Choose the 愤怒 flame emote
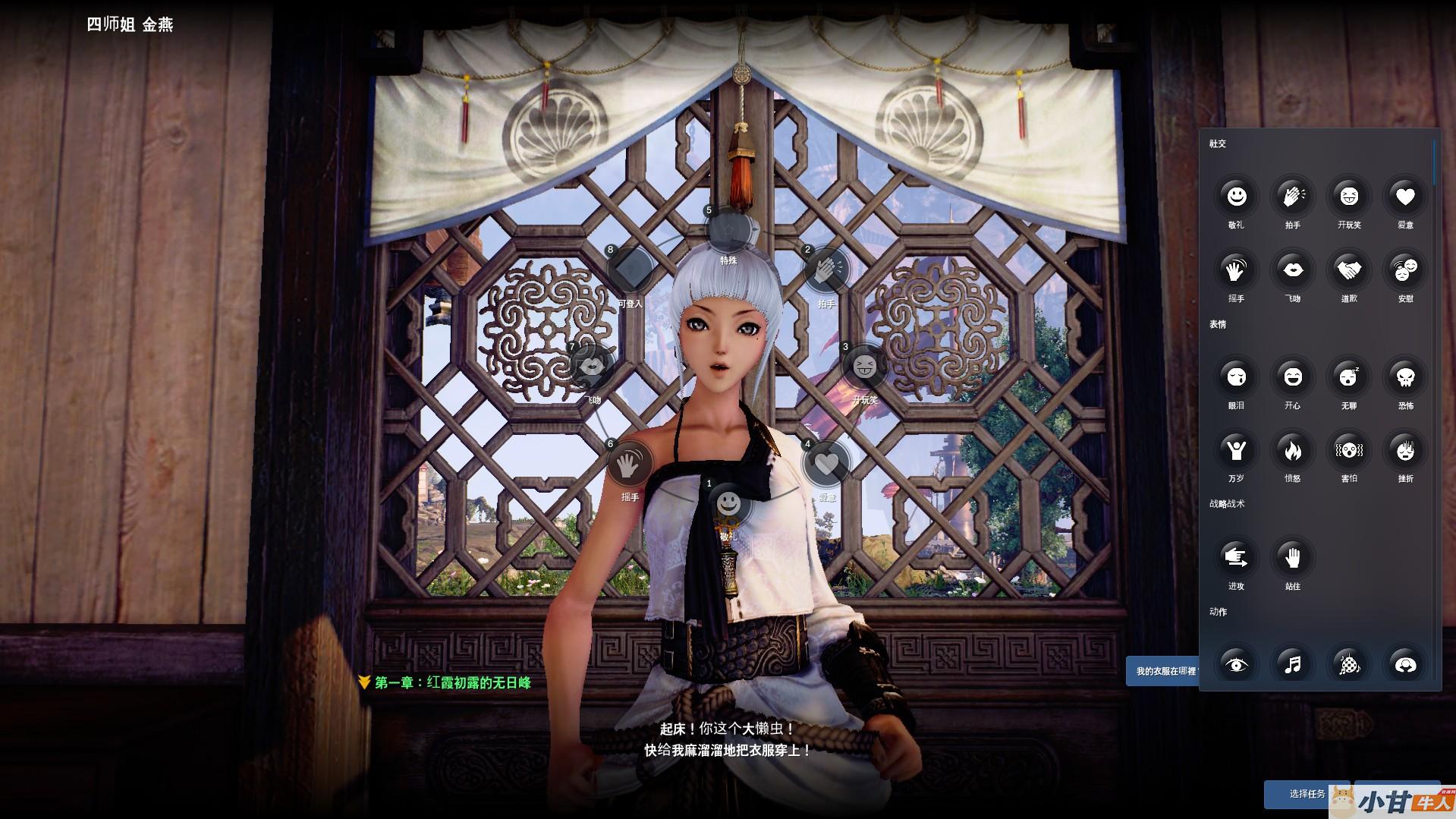Image resolution: width=1456 pixels, height=819 pixels. [1292, 450]
